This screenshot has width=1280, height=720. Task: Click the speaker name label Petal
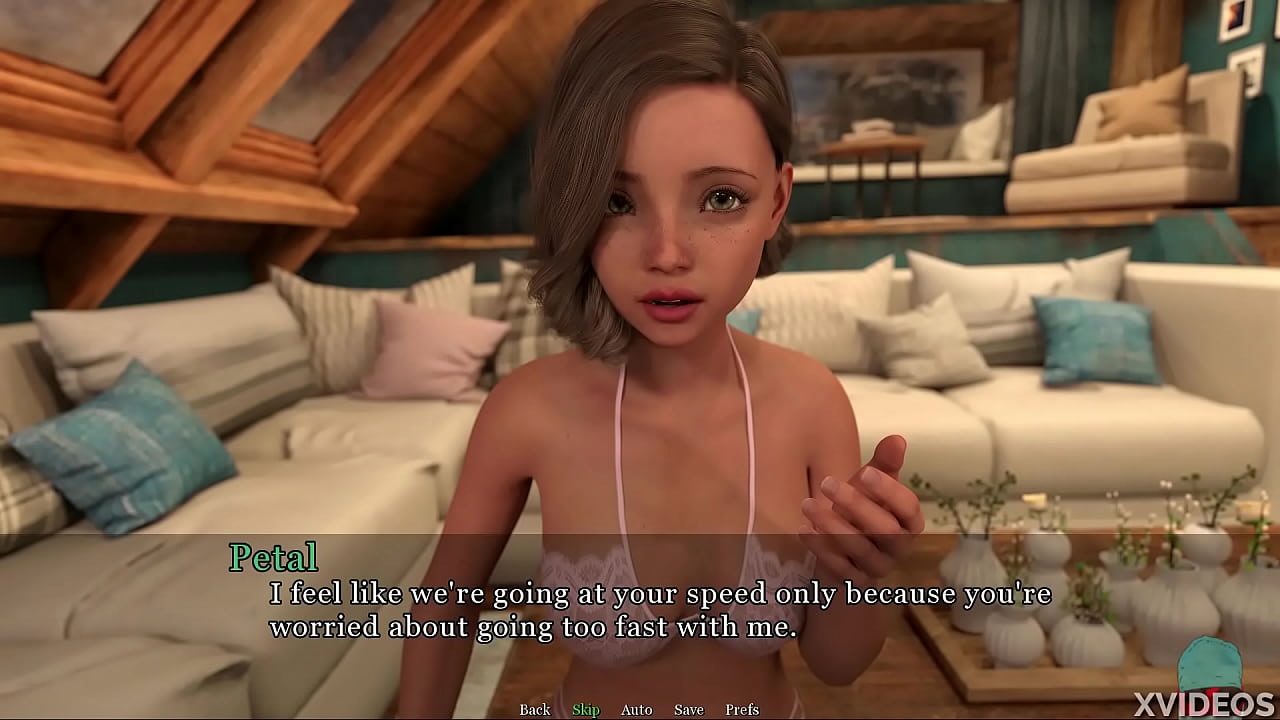coord(274,557)
